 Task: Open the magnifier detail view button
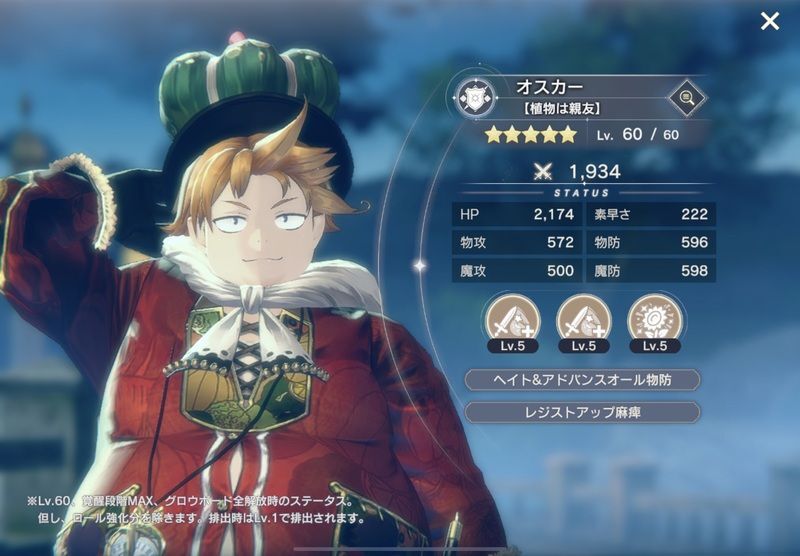click(686, 97)
